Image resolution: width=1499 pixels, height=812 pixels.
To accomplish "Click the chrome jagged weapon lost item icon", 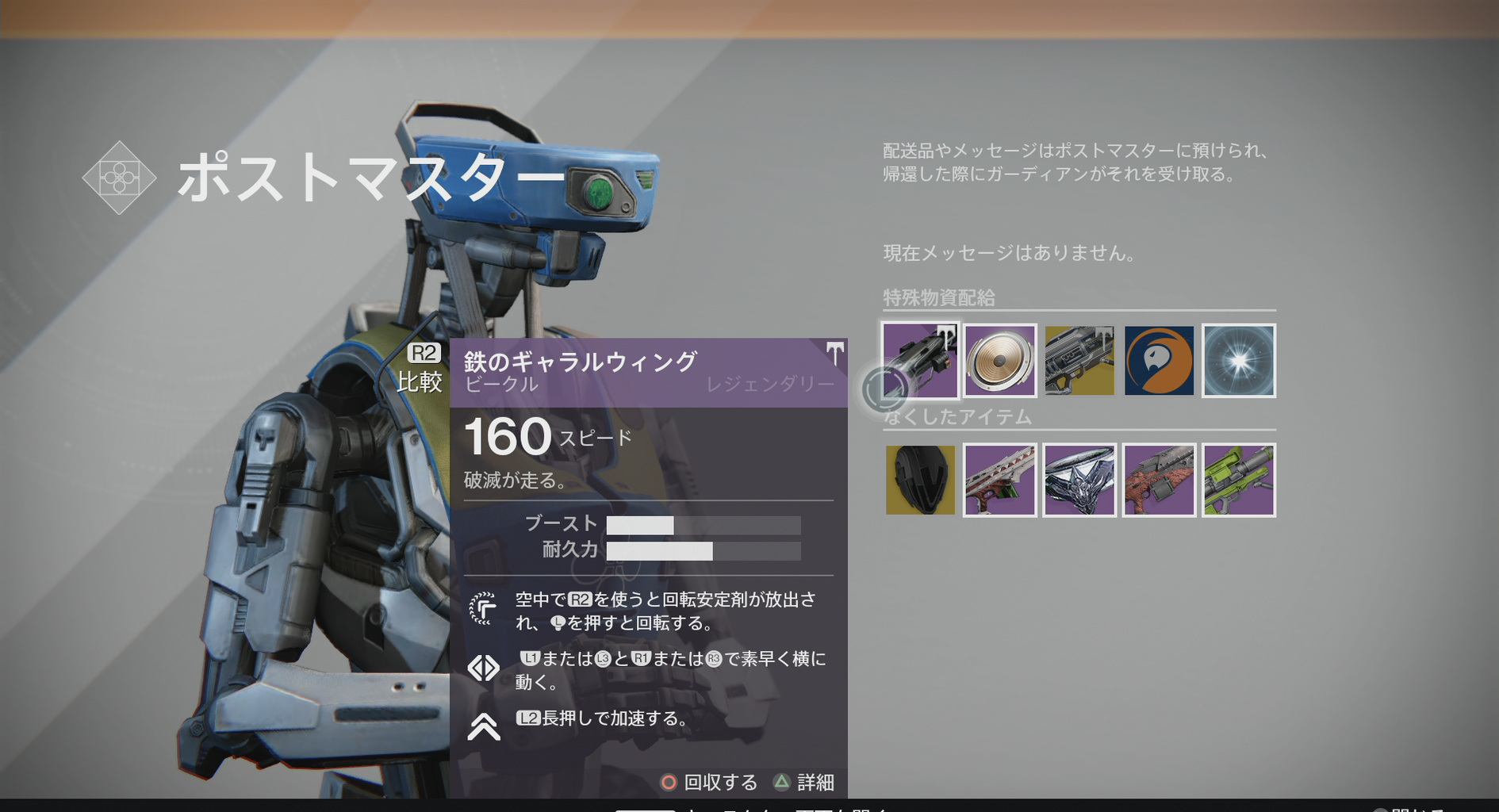I will [x=1079, y=480].
